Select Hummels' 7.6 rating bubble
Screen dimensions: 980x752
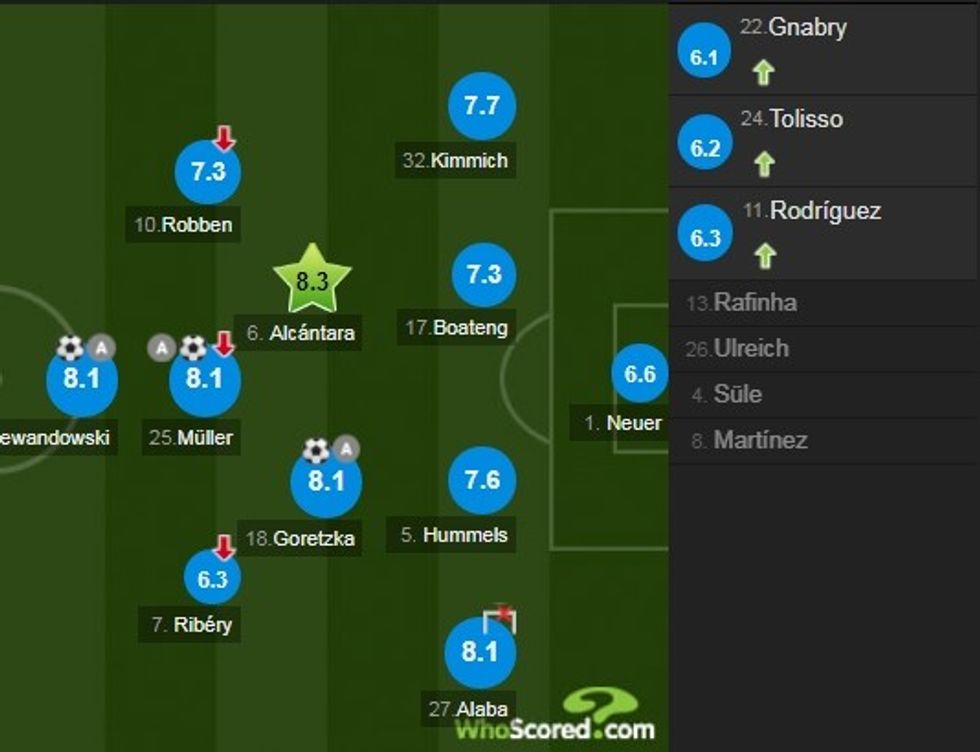click(x=482, y=482)
